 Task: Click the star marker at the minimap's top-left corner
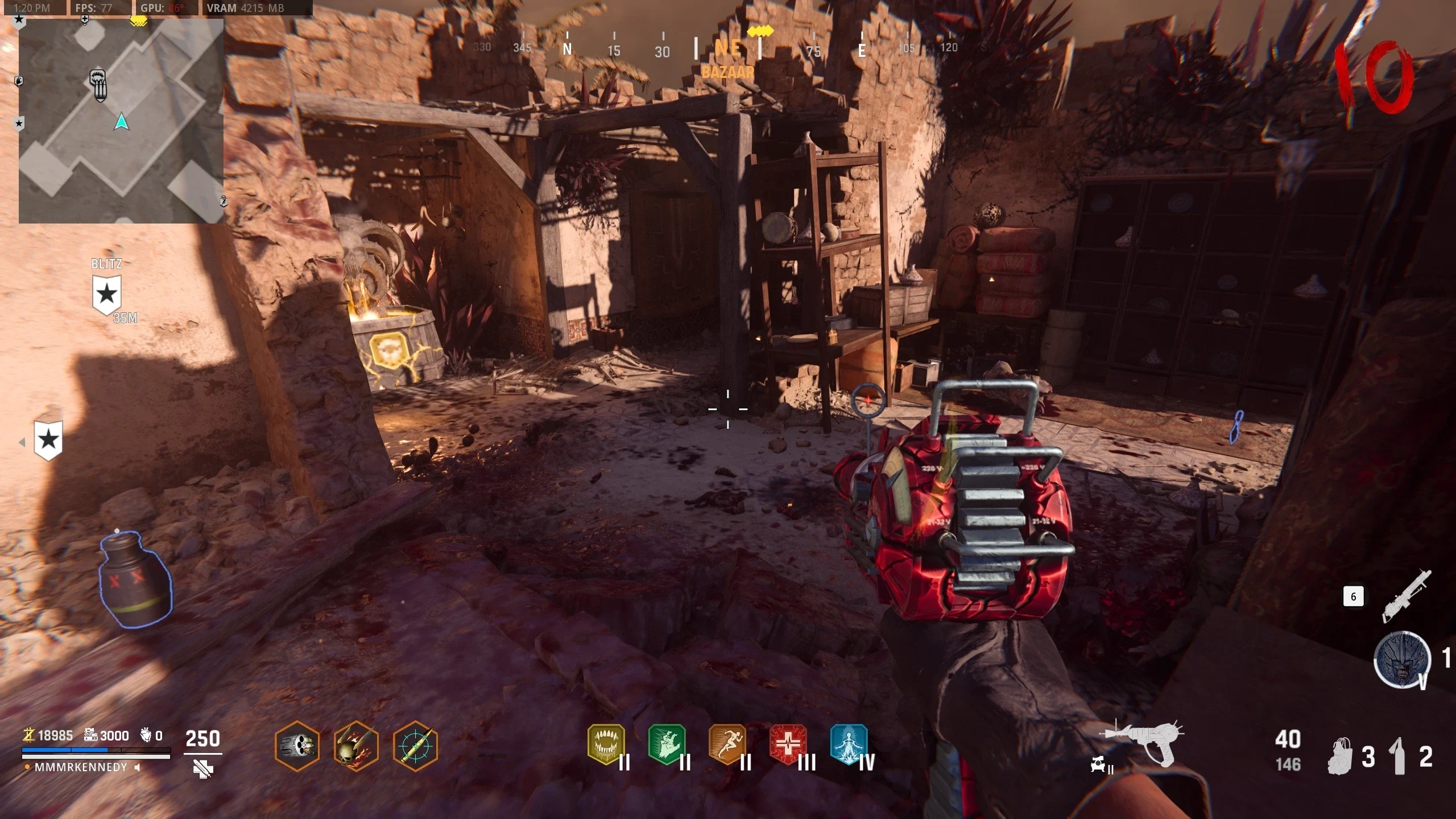[x=19, y=20]
